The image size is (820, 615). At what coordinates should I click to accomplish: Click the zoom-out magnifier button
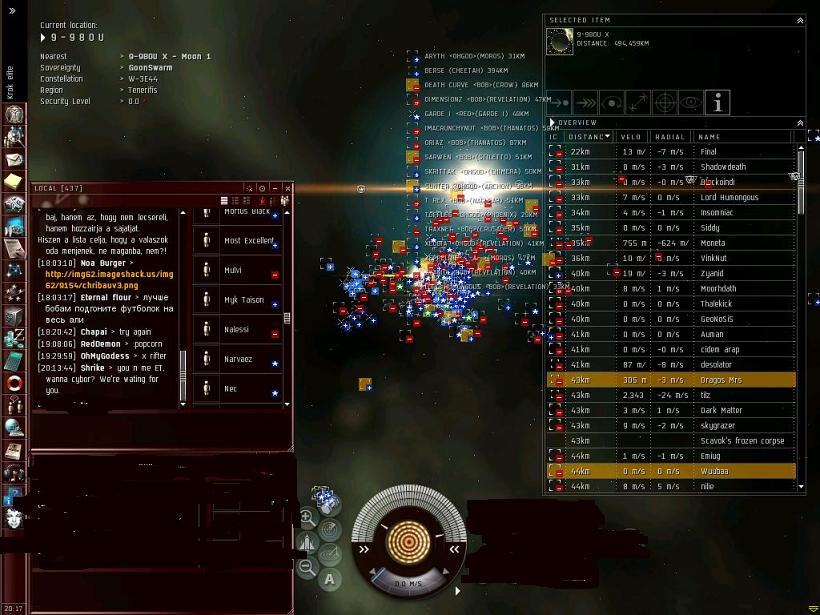click(x=307, y=567)
